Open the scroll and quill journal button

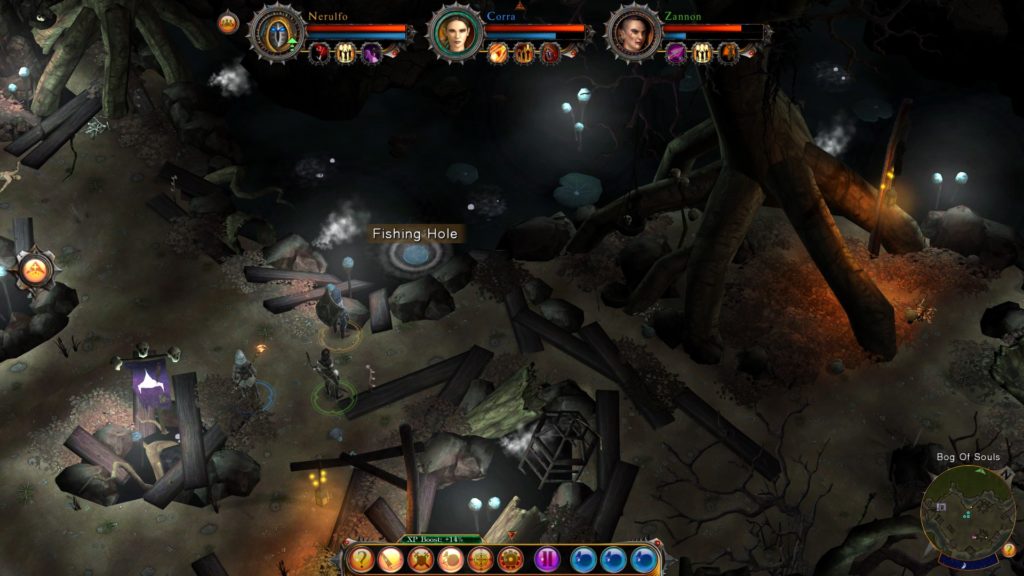tap(392, 560)
